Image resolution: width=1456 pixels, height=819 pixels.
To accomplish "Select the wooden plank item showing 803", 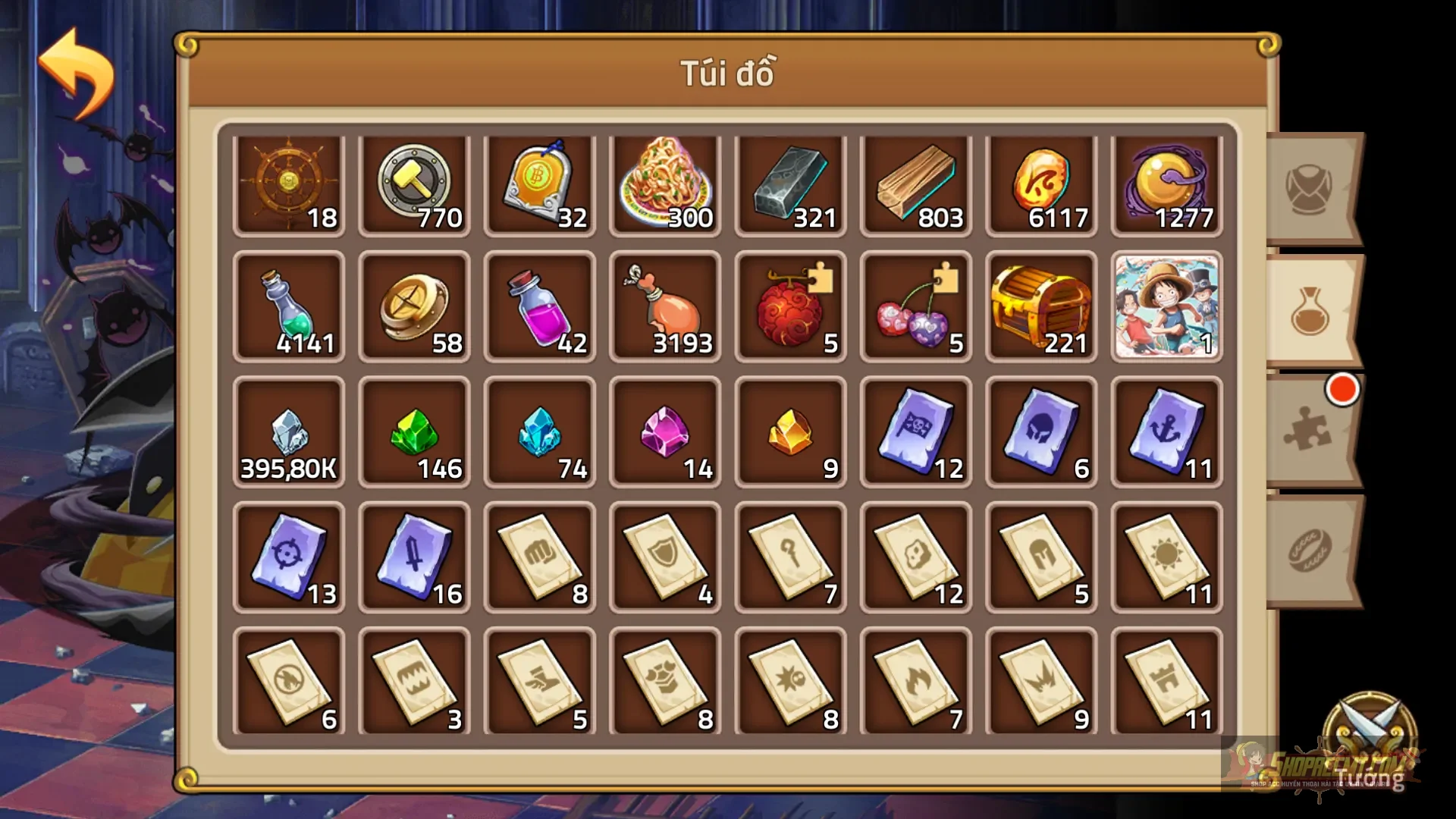I will (915, 182).
